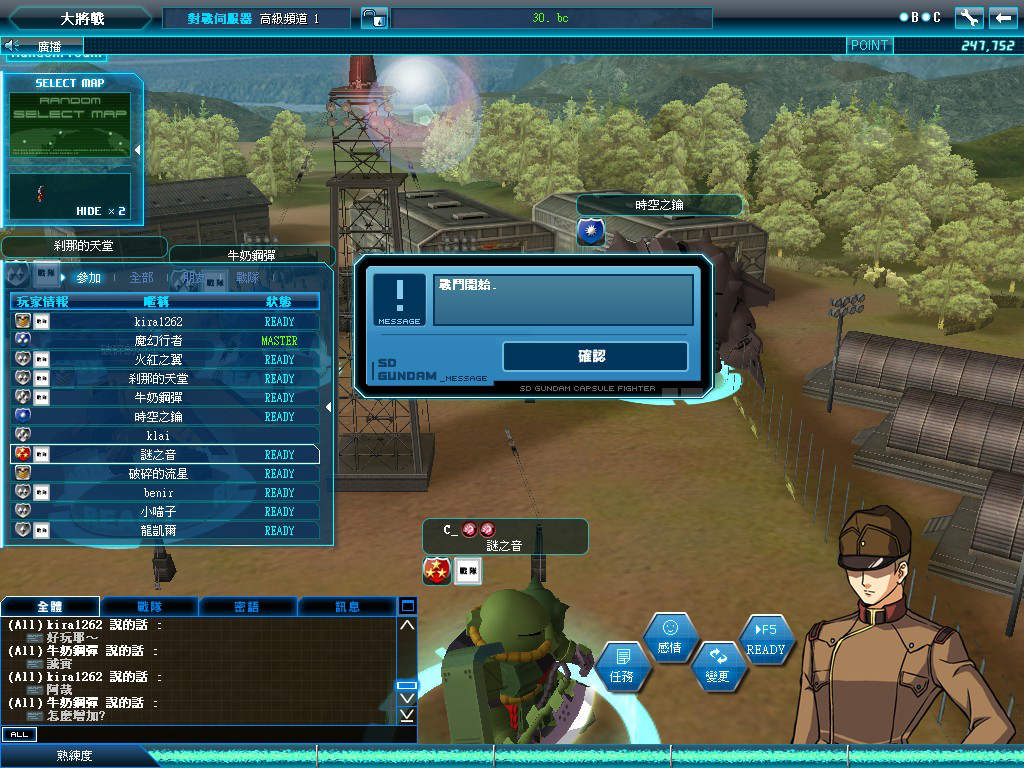Open the 感情 emotion hexagon button

click(670, 637)
